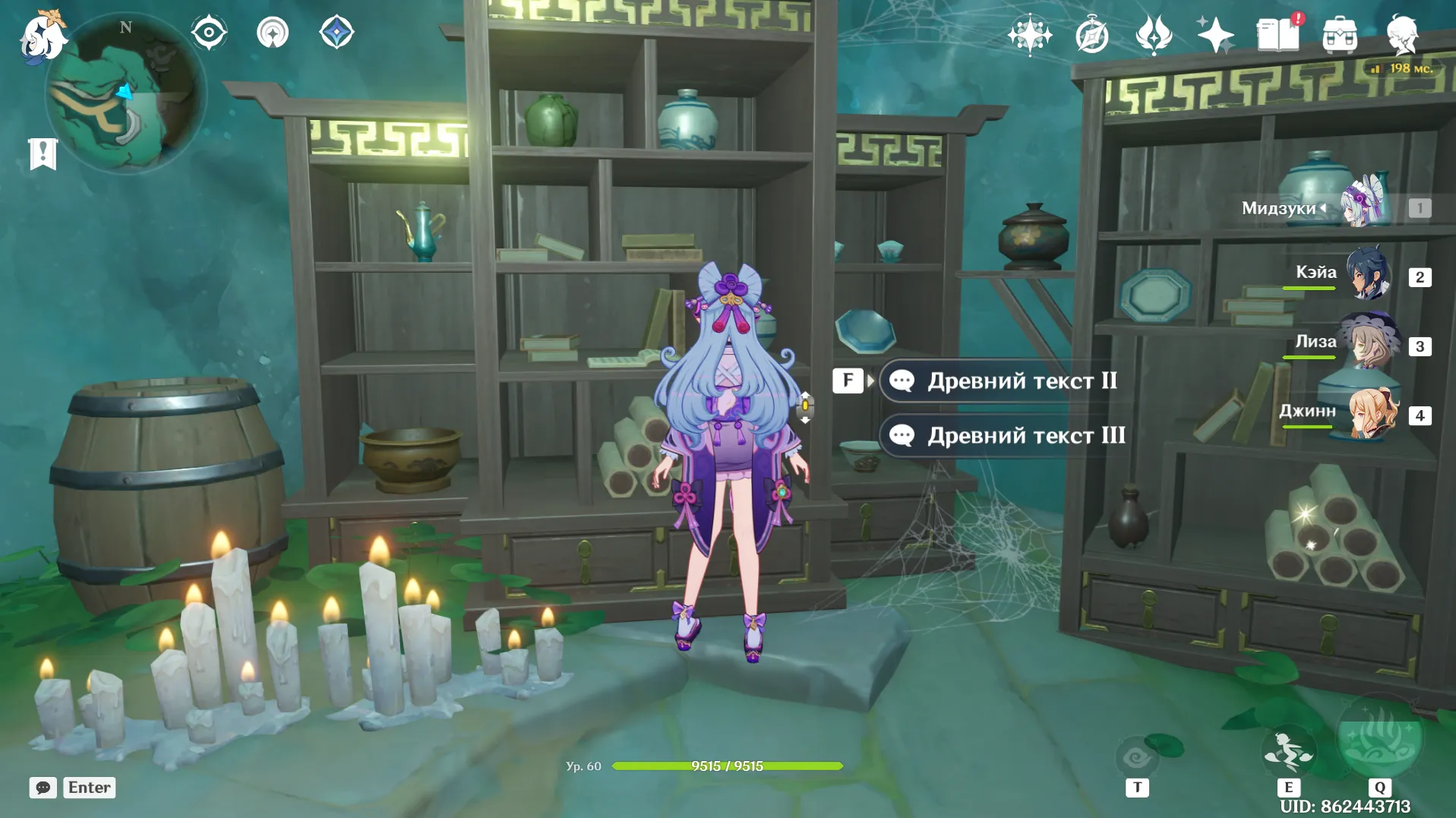Open the inventory backpack
1456x818 pixels.
pos(1340,36)
